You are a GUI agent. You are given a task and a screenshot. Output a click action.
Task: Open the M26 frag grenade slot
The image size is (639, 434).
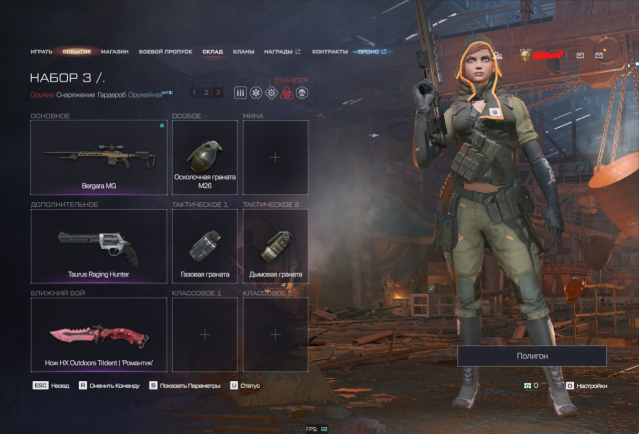tap(204, 156)
